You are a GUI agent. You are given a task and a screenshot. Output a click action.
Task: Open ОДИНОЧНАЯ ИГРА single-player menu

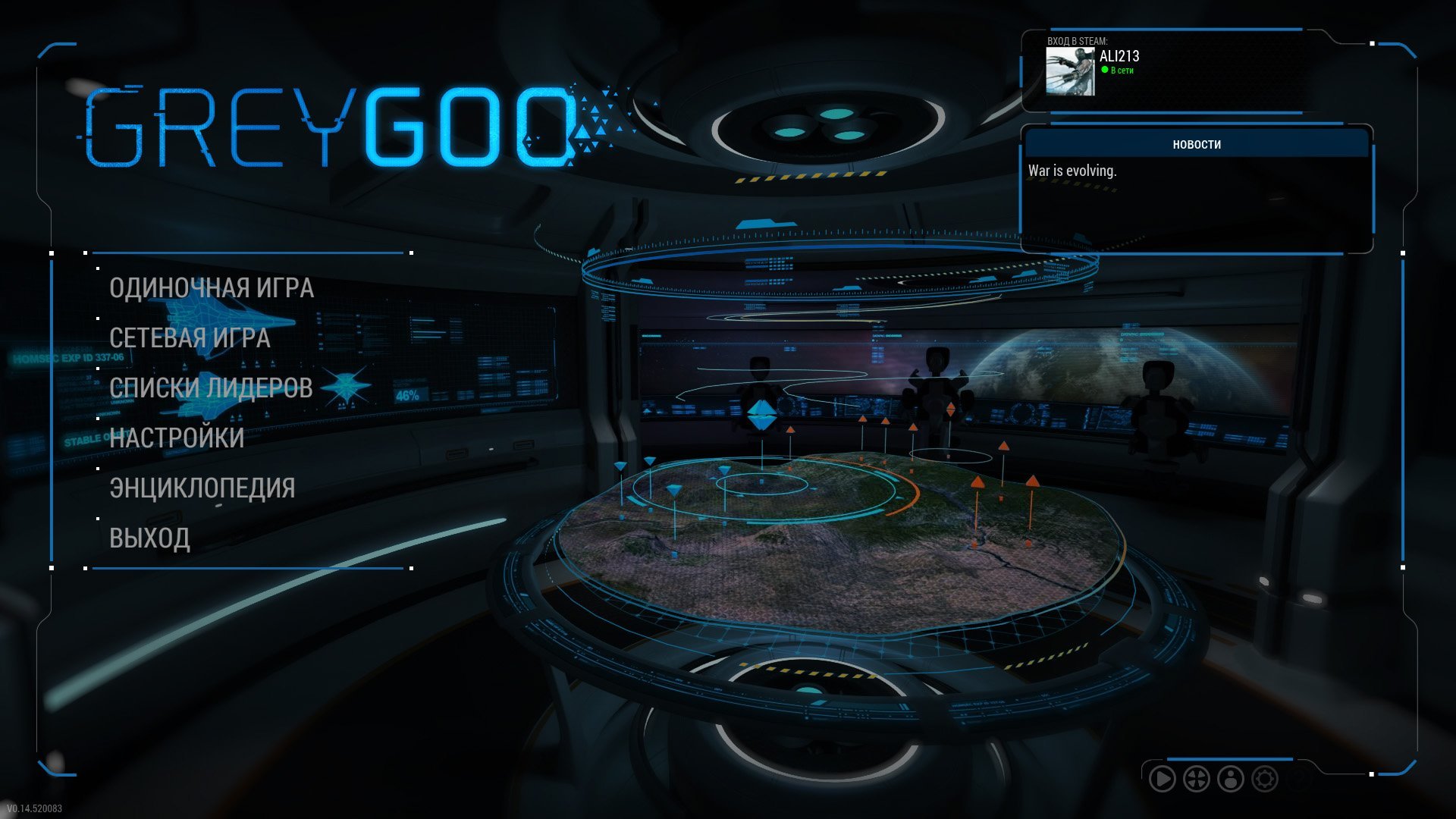point(211,288)
